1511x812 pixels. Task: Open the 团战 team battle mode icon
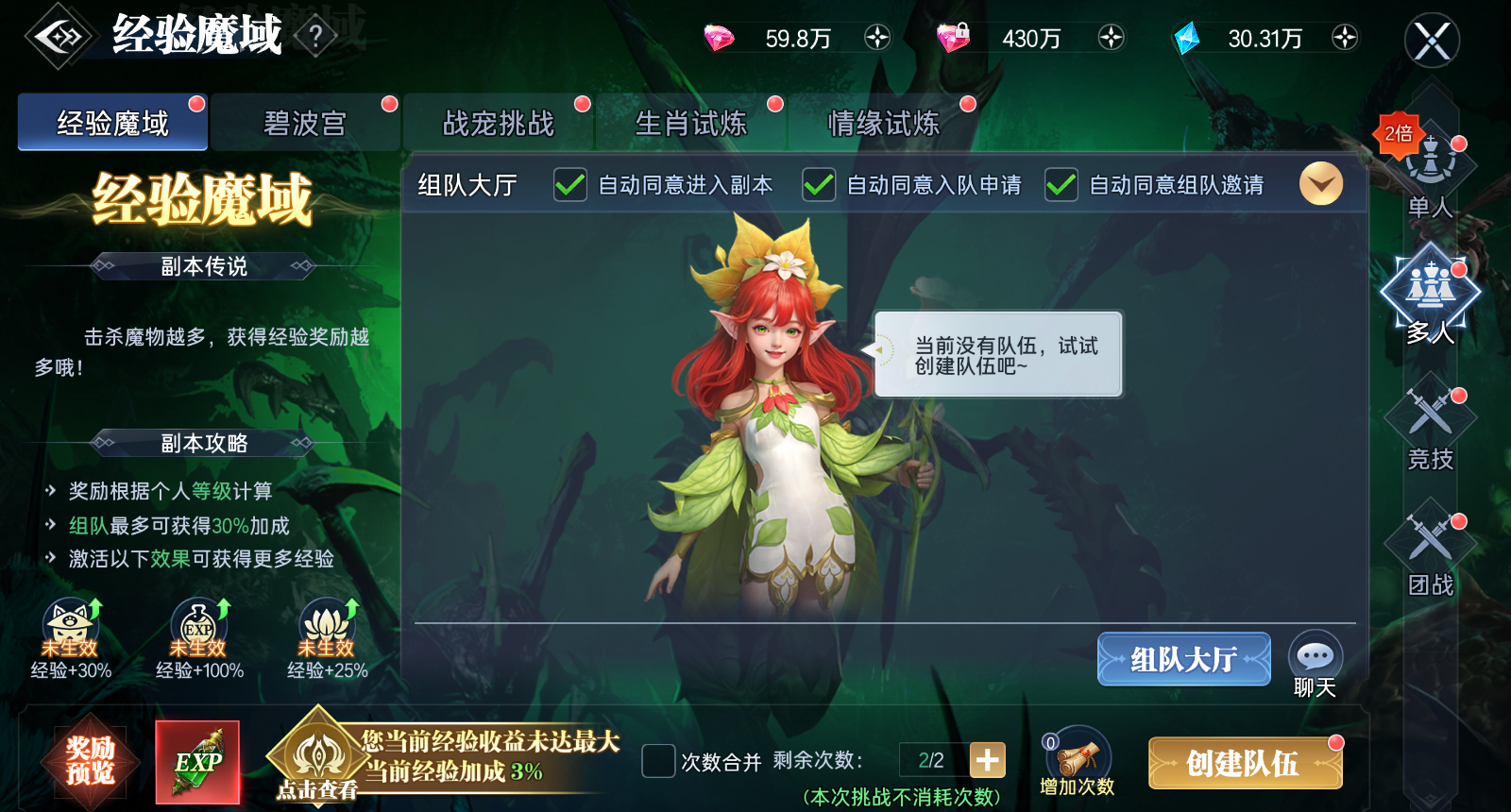pyautogui.click(x=1429, y=543)
